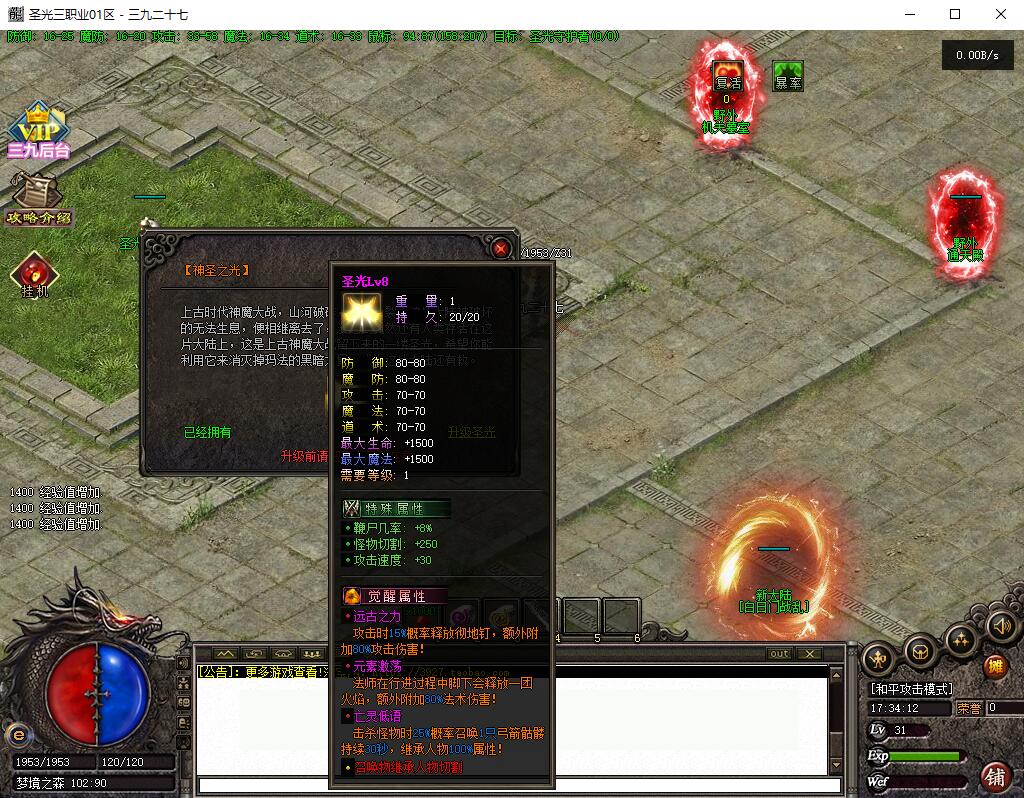Open the 攻略介绍 strategy guide
The height and width of the screenshot is (798, 1024).
tap(36, 197)
